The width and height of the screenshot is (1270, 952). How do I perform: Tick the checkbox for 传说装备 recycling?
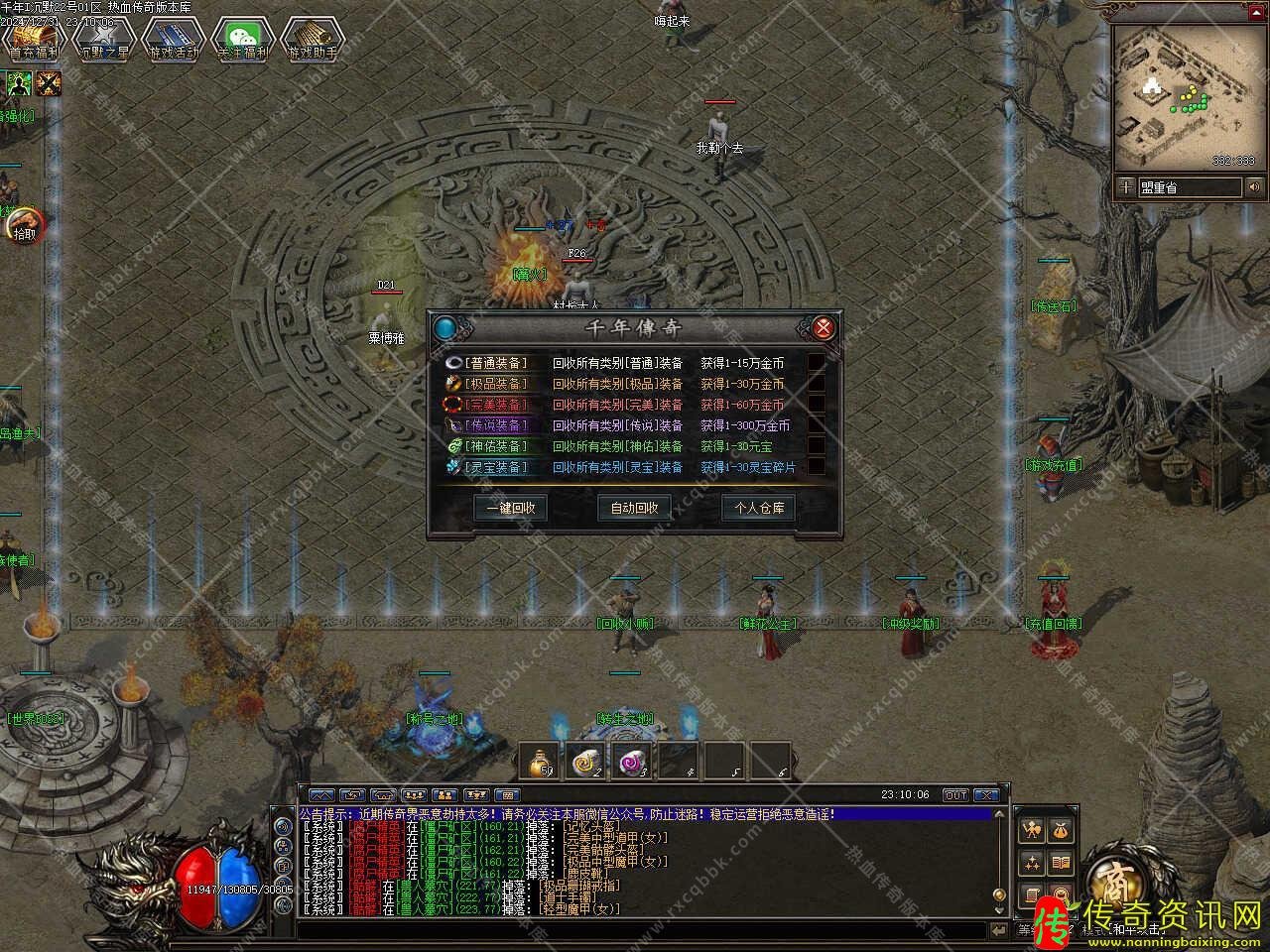(816, 425)
